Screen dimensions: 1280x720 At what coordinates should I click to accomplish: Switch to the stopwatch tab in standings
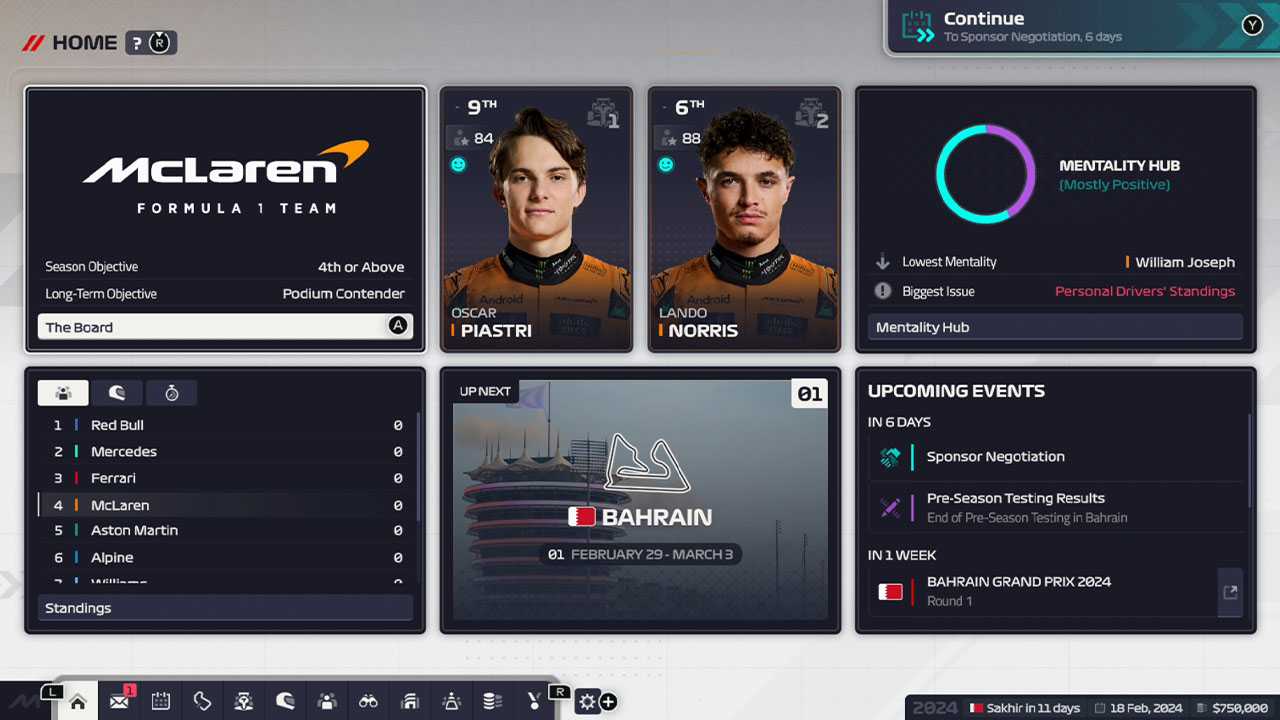coord(171,392)
